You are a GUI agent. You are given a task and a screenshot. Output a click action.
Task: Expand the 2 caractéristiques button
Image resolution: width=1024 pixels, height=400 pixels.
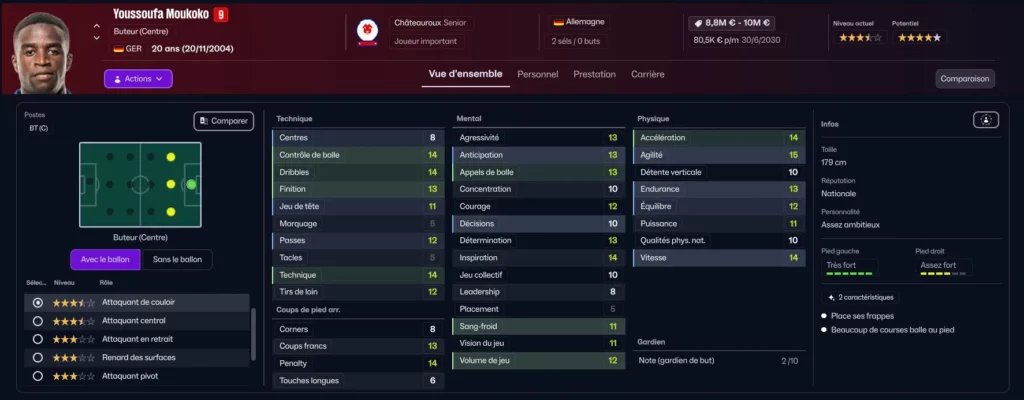pos(860,297)
